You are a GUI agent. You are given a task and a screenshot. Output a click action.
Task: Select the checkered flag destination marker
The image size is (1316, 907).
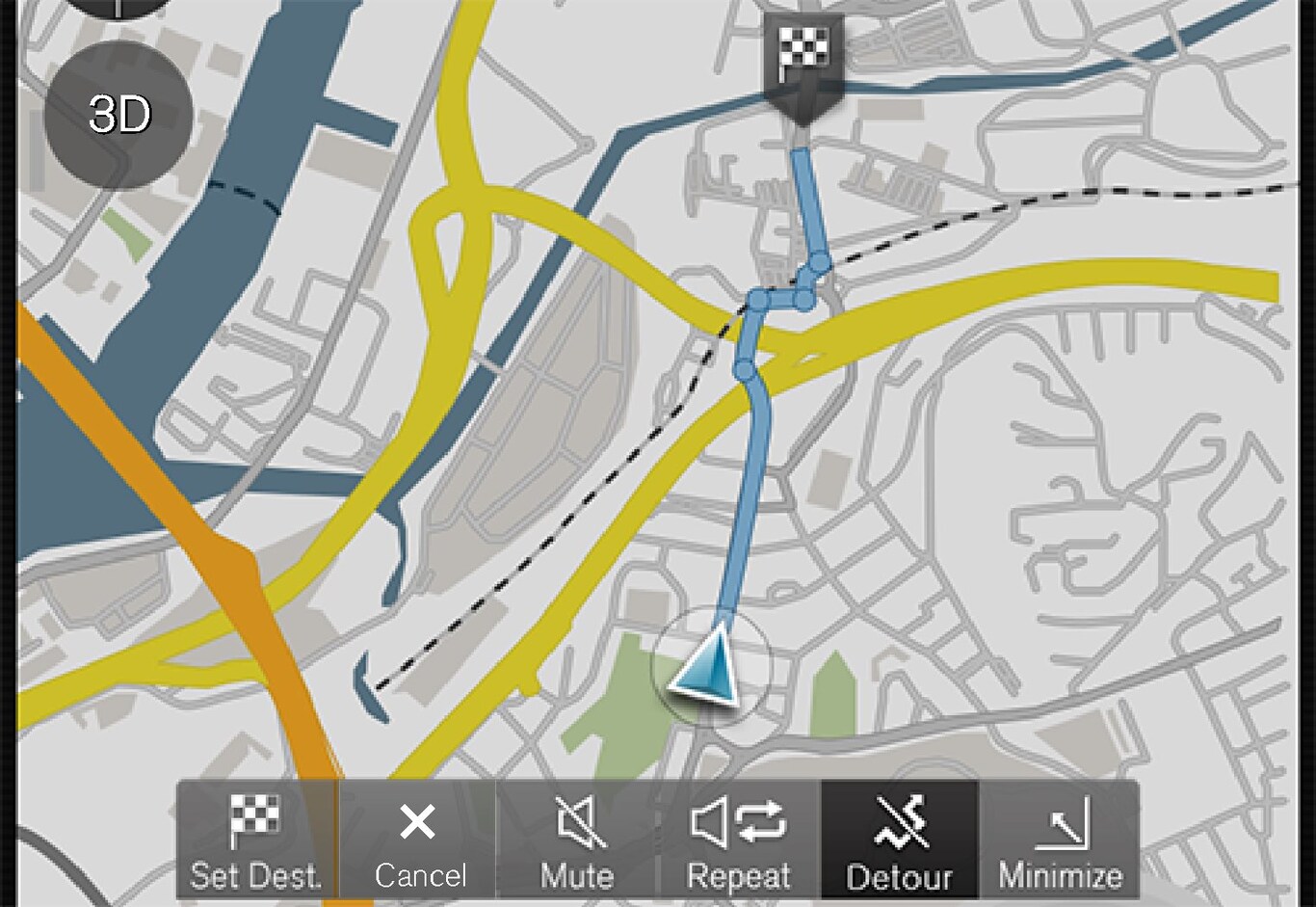pyautogui.click(x=802, y=60)
